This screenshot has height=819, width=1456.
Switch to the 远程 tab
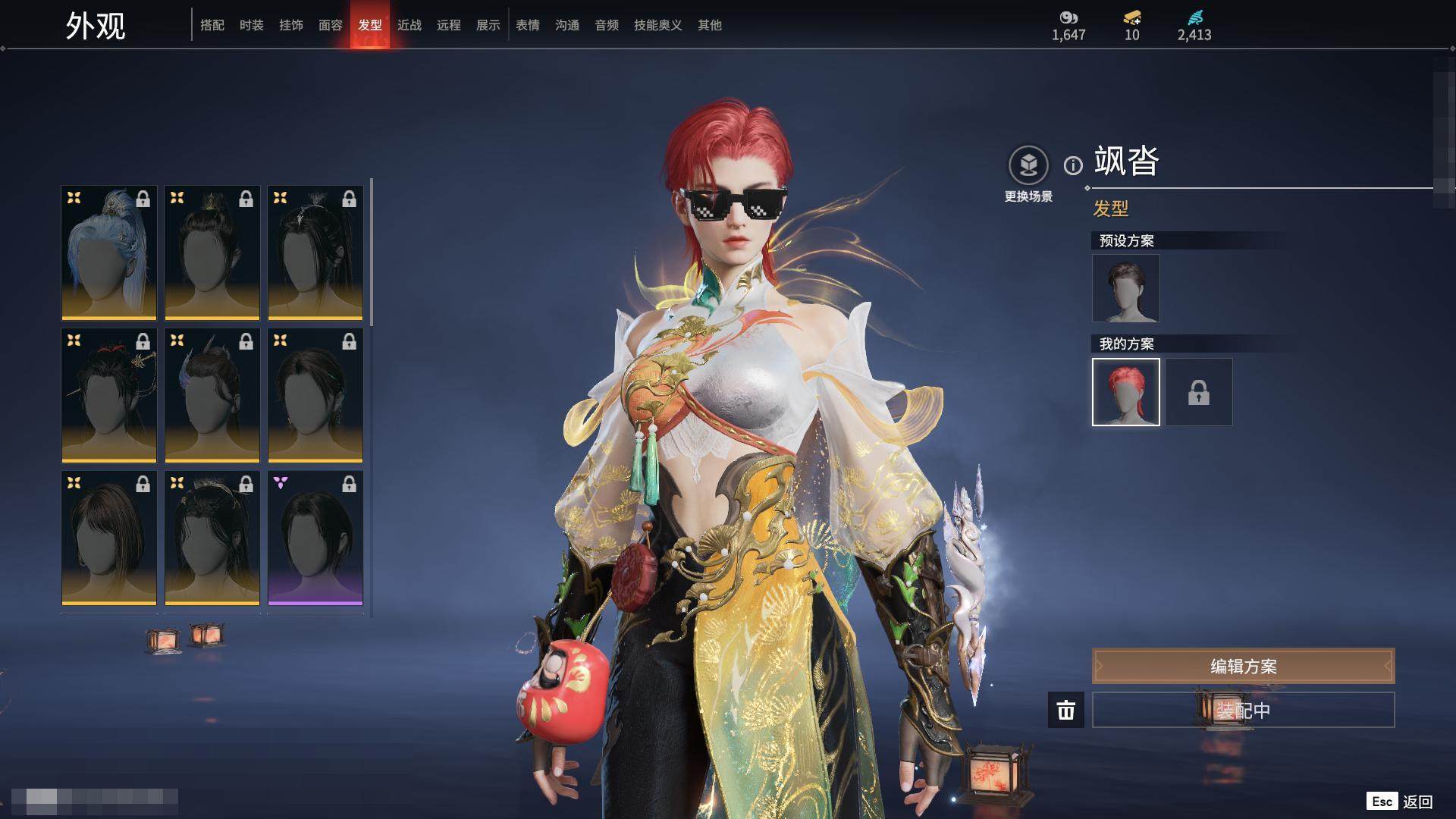[x=449, y=25]
